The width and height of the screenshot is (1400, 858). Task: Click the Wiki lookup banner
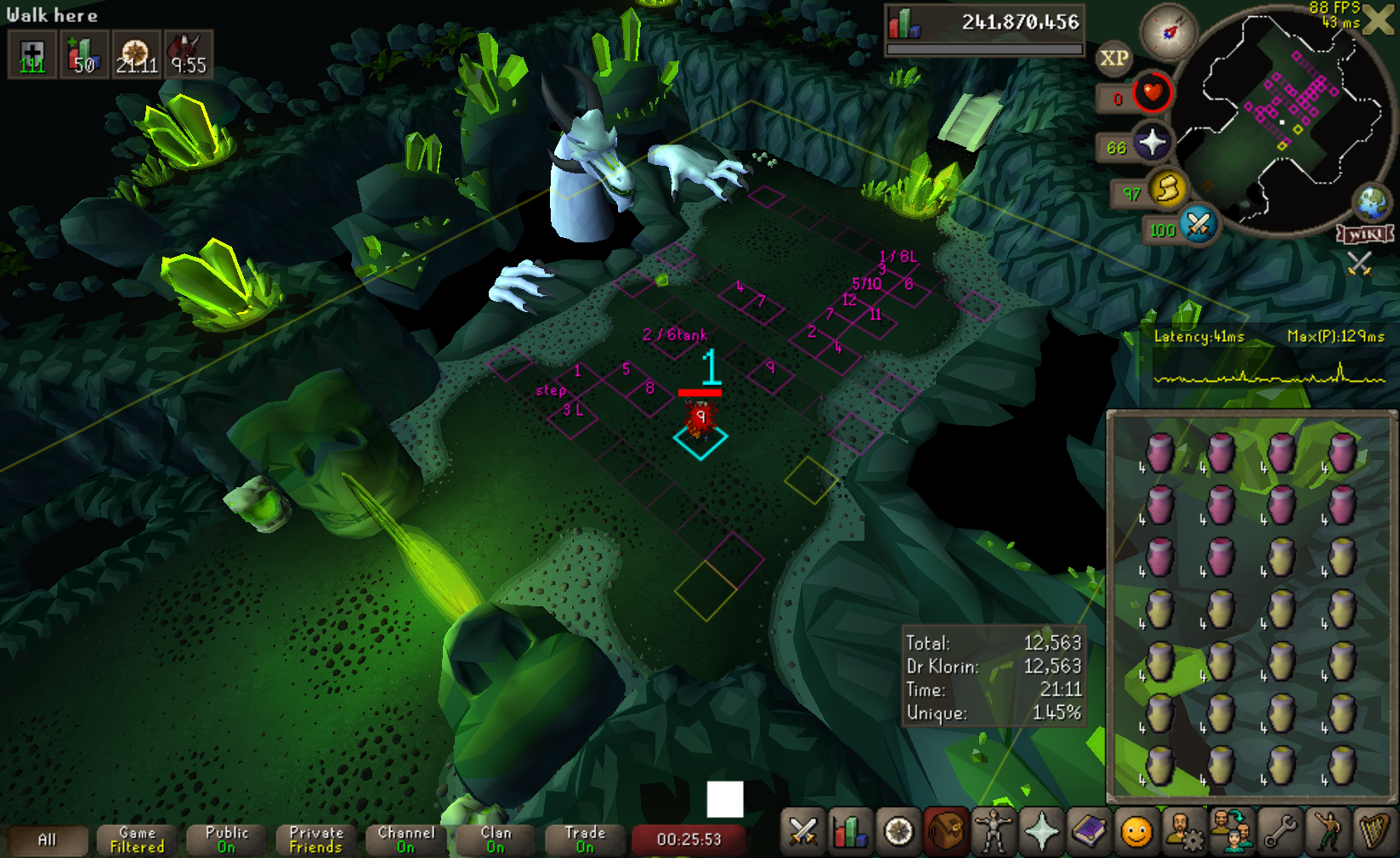pos(1366,234)
